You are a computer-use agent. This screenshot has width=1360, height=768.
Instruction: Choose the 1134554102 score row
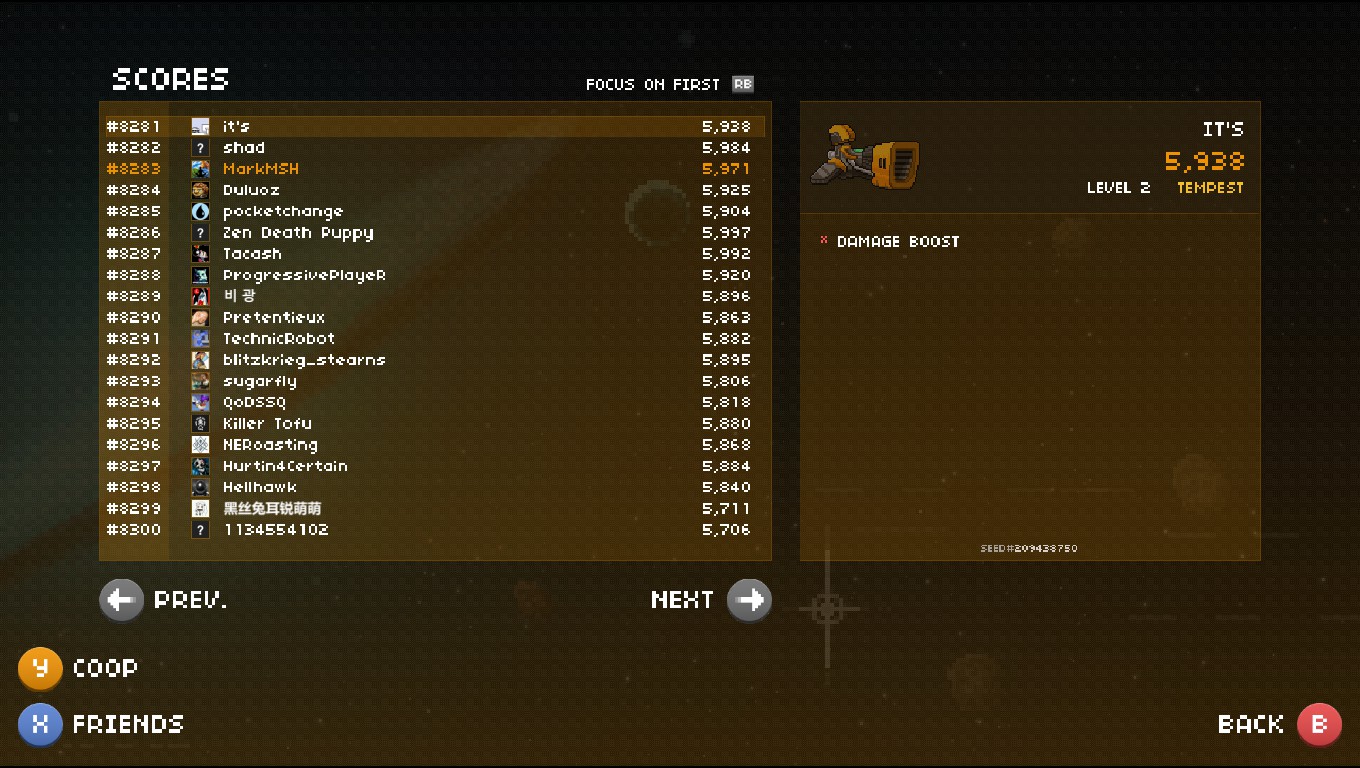pyautogui.click(x=435, y=530)
